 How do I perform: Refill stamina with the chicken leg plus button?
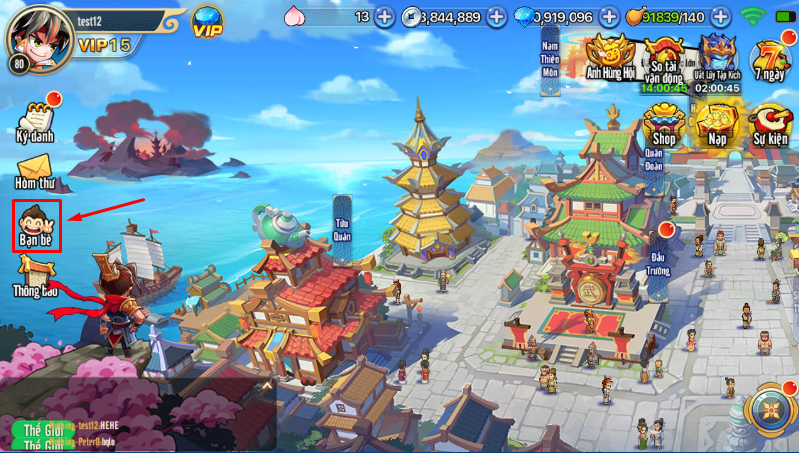click(720, 17)
